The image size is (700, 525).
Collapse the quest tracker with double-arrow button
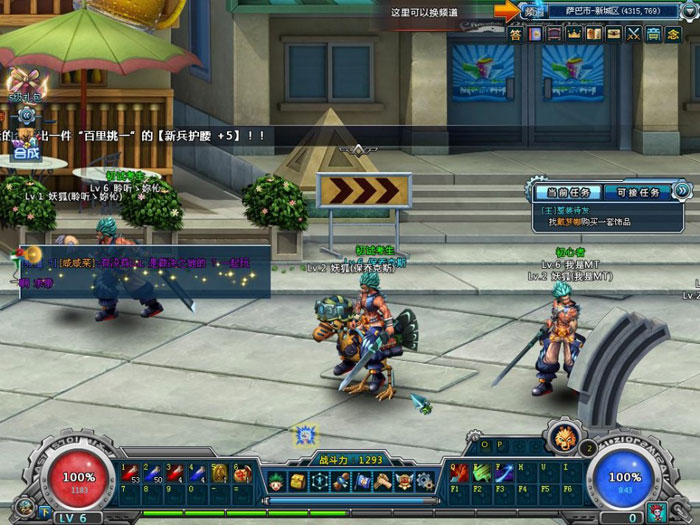[683, 190]
